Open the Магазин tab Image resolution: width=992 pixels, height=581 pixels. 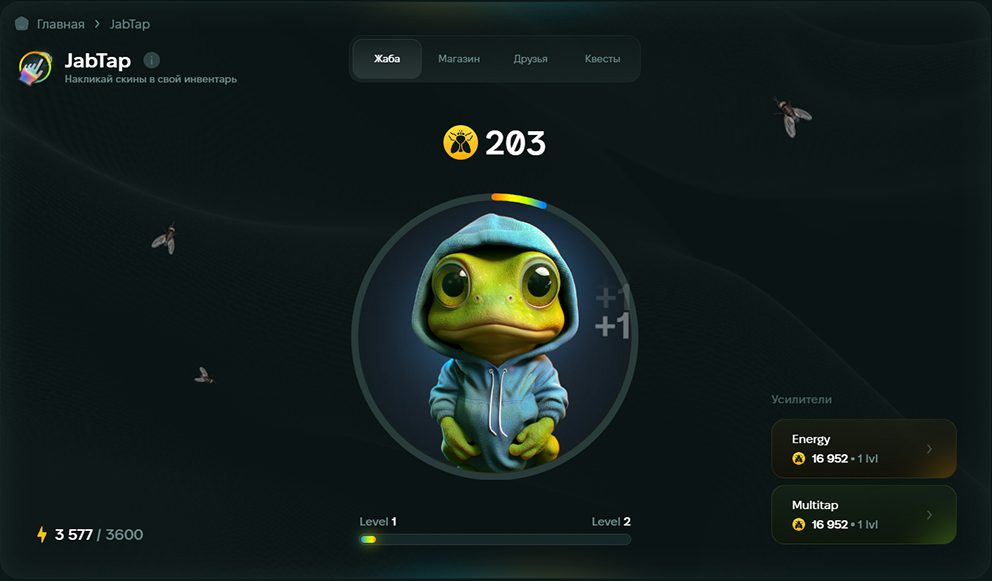coord(459,59)
